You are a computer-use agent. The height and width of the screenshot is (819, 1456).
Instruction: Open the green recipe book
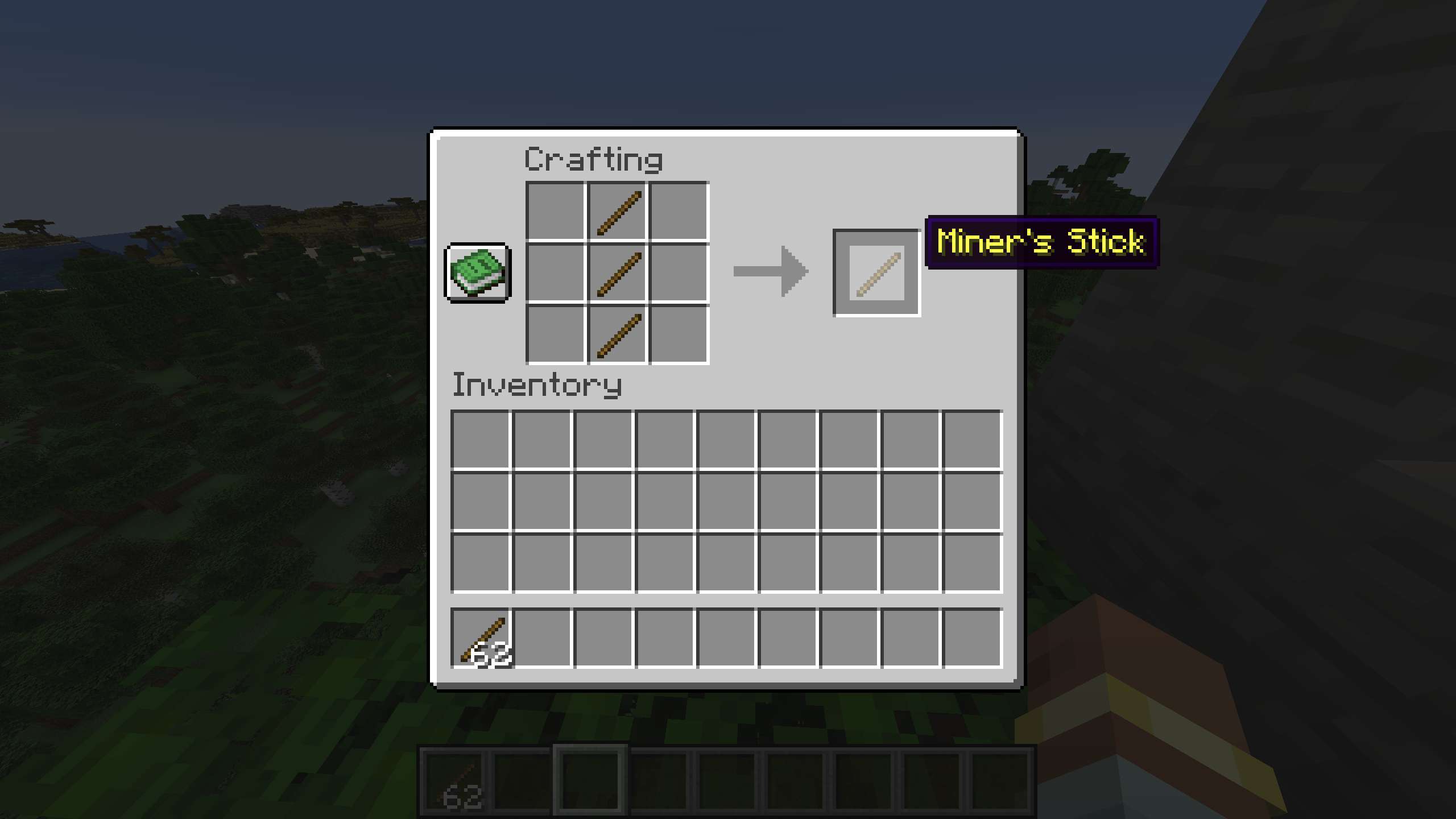pyautogui.click(x=478, y=273)
